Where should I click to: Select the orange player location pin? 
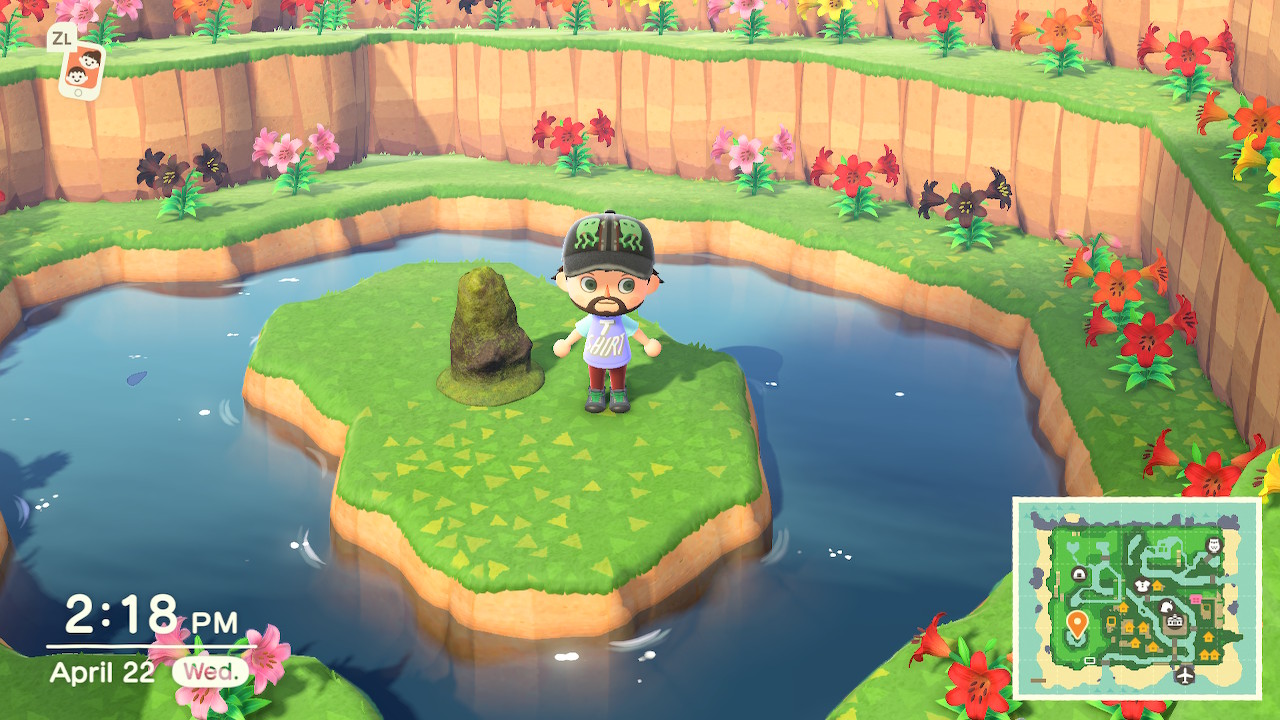click(x=1077, y=623)
